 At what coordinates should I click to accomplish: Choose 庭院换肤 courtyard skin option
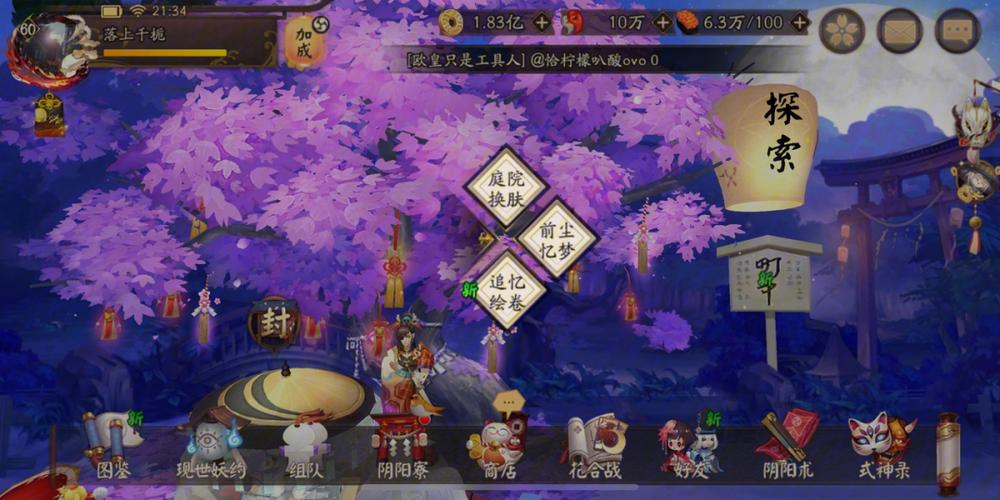coord(507,185)
